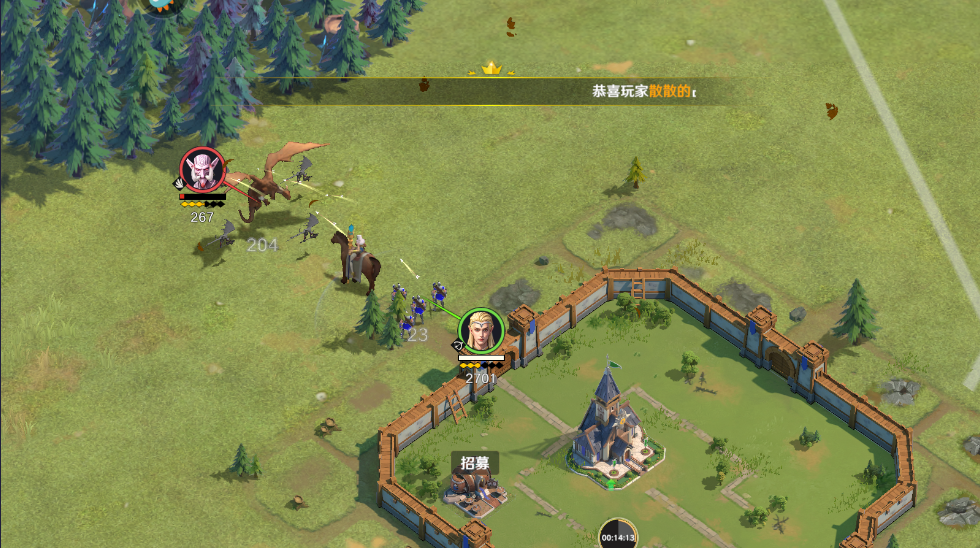This screenshot has height=548, width=980.
Task: Select the blonde hero portrait marker
Action: point(481,331)
